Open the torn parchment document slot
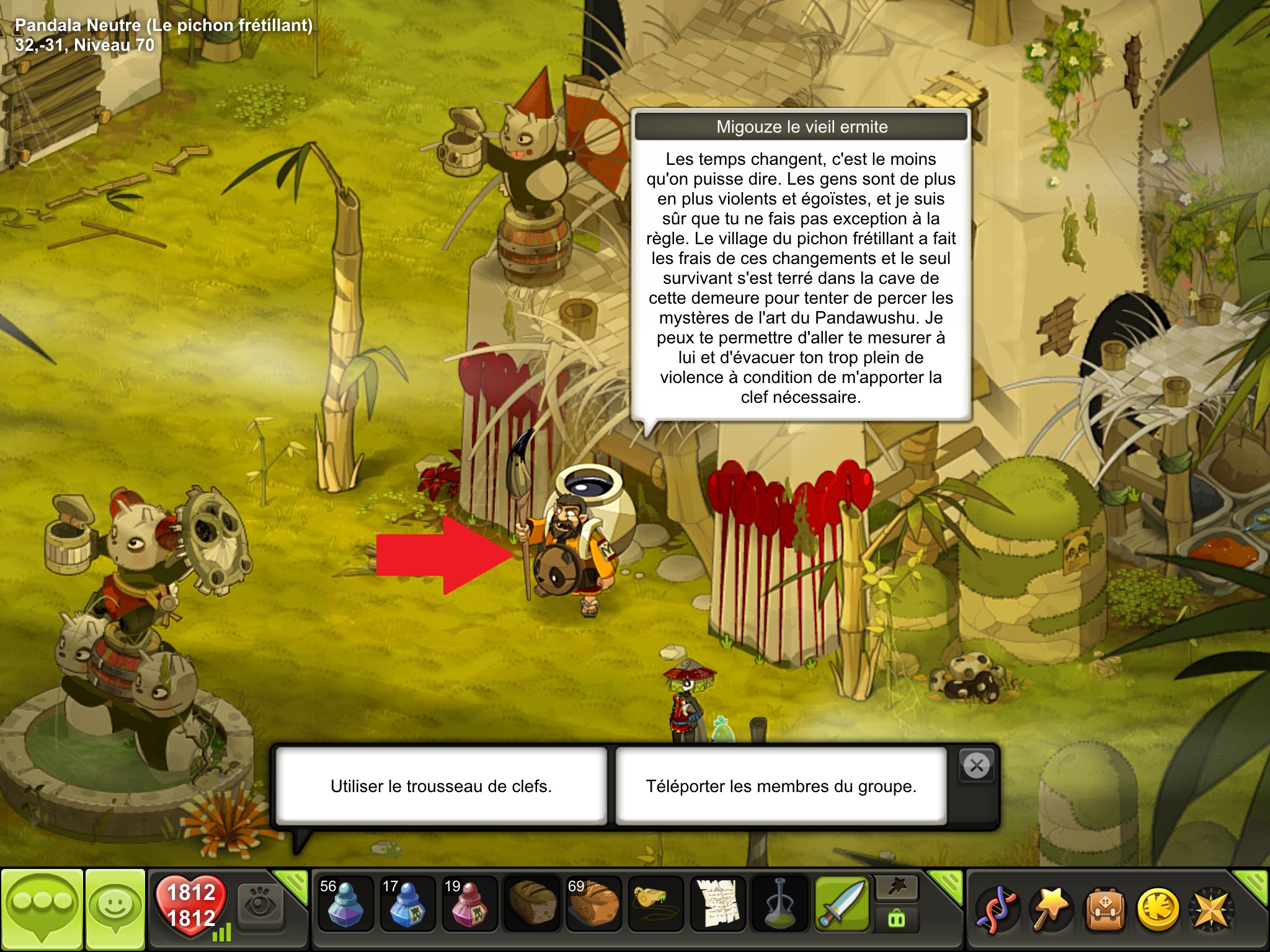 717,905
